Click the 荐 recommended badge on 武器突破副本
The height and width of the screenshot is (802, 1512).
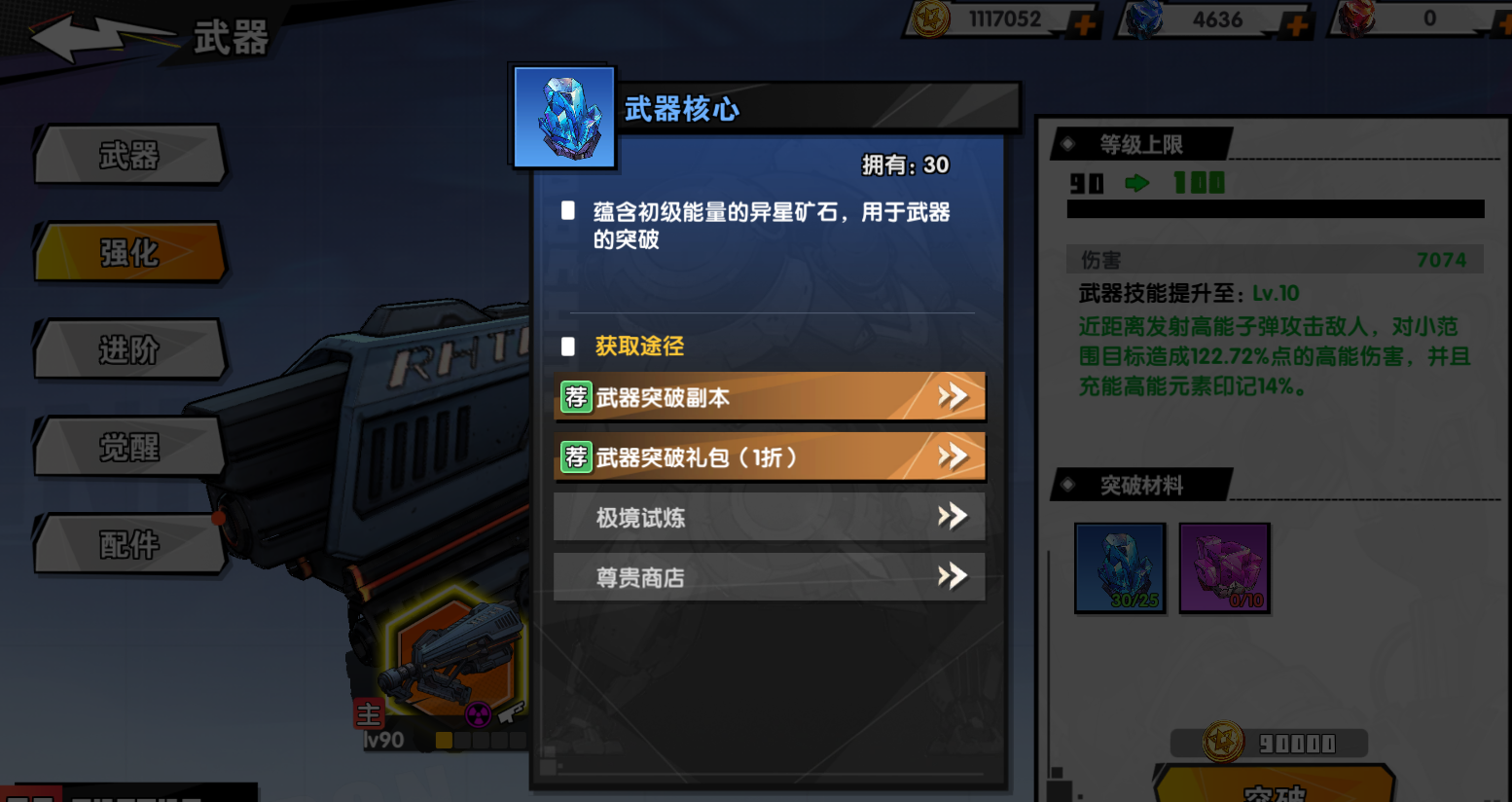(x=576, y=396)
